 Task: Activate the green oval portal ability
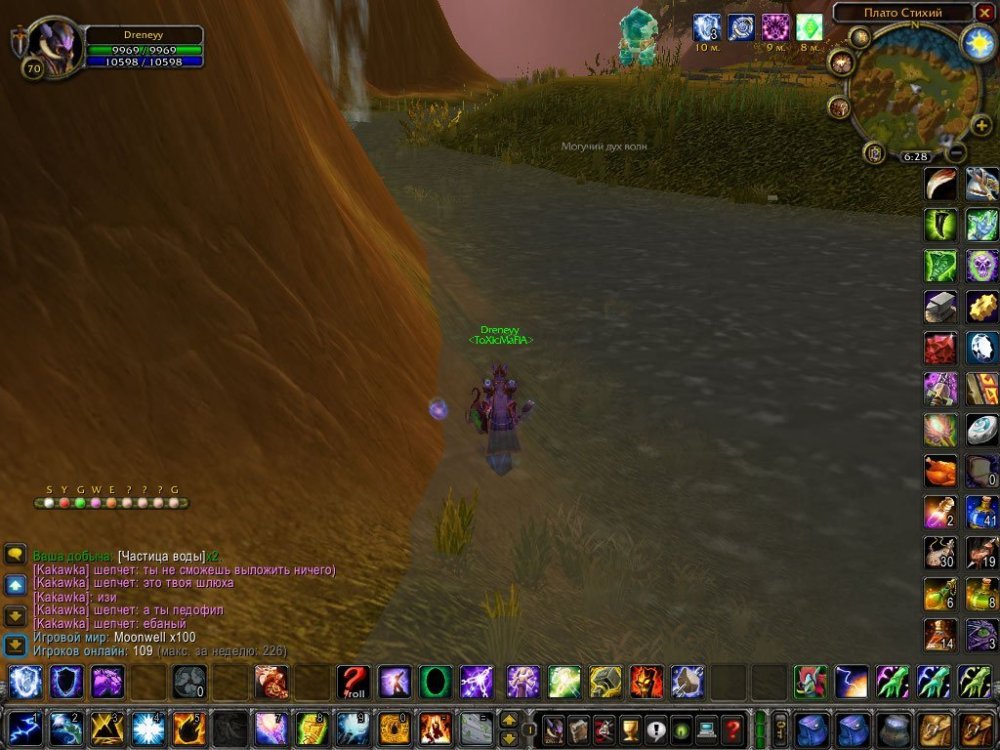pos(435,682)
